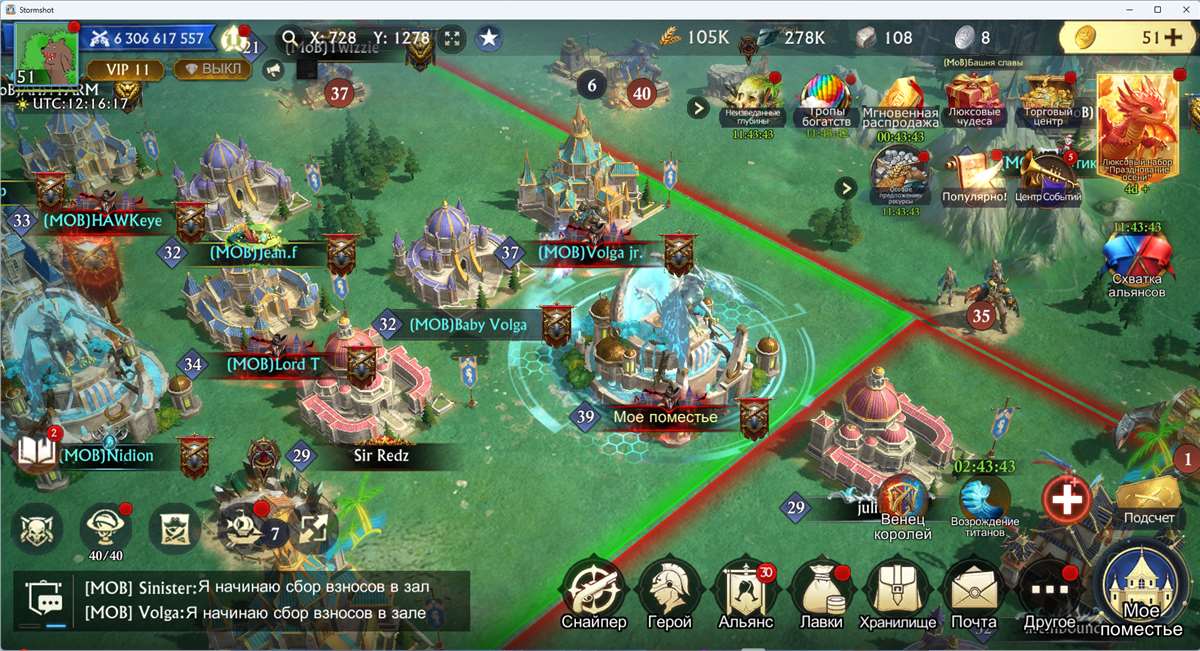Open the Центр Событий icon
The image size is (1200, 651).
(1048, 177)
